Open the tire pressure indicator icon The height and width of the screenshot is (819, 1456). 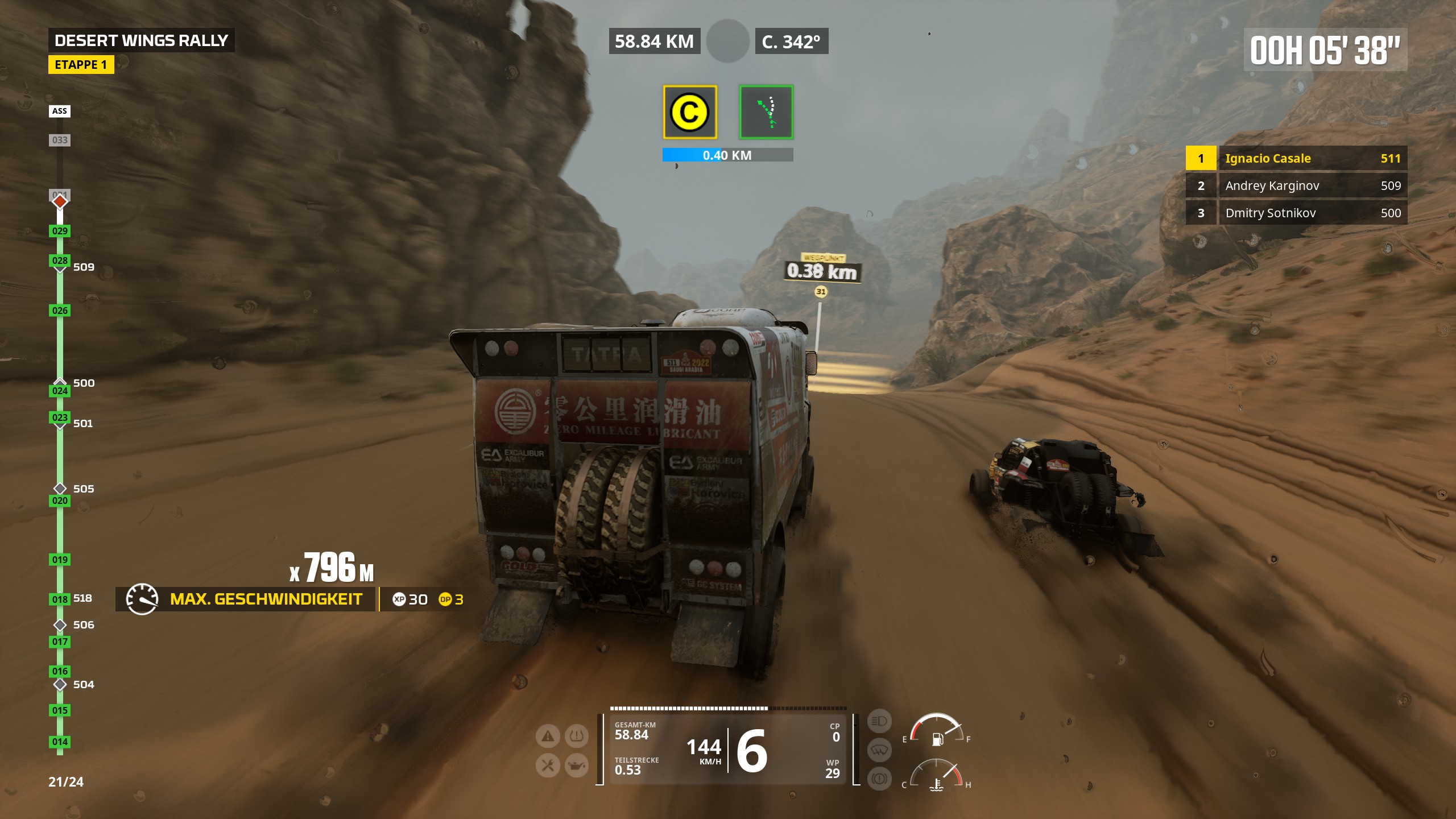[x=576, y=737]
